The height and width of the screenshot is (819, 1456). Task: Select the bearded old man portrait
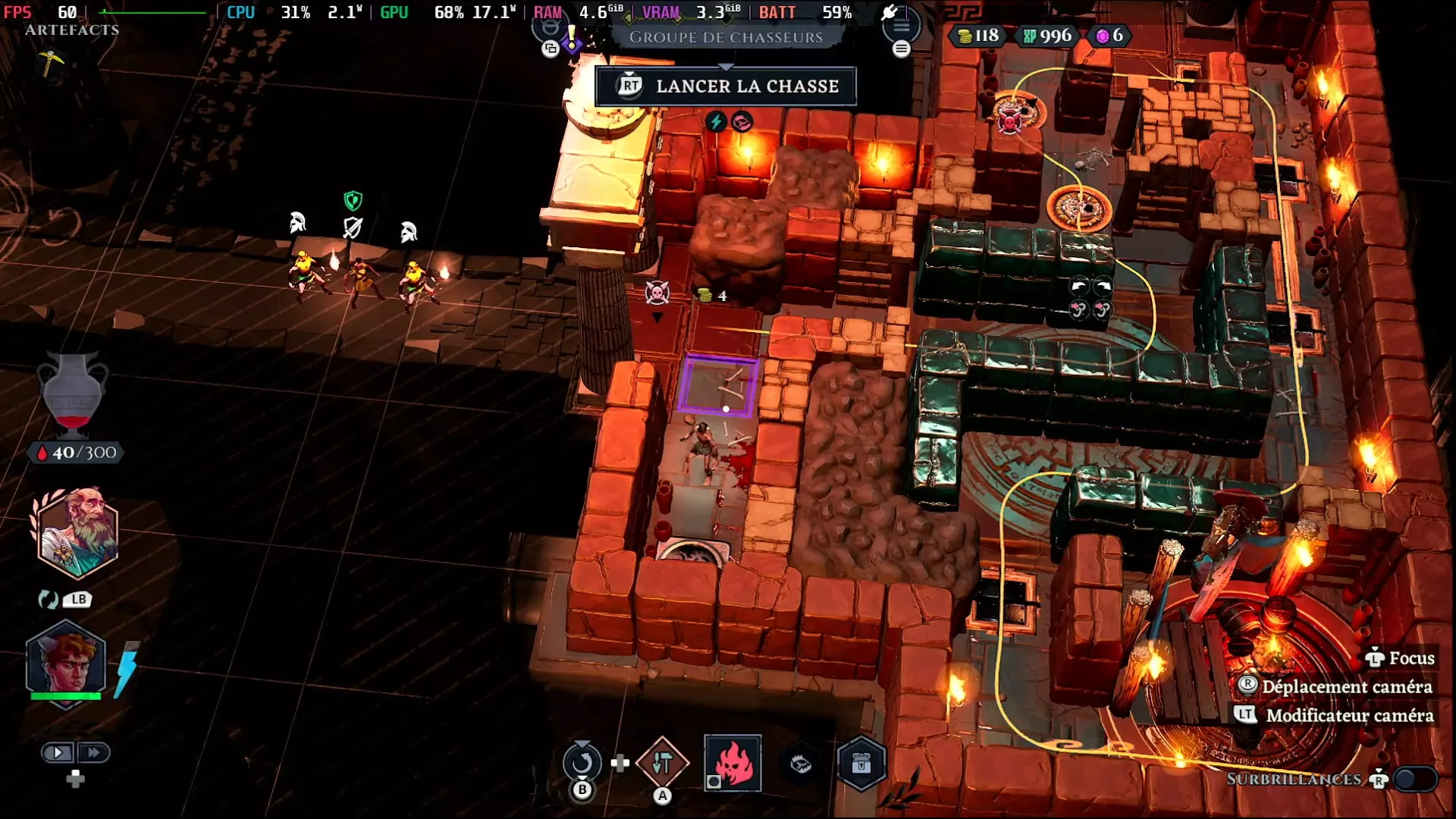coord(77,533)
